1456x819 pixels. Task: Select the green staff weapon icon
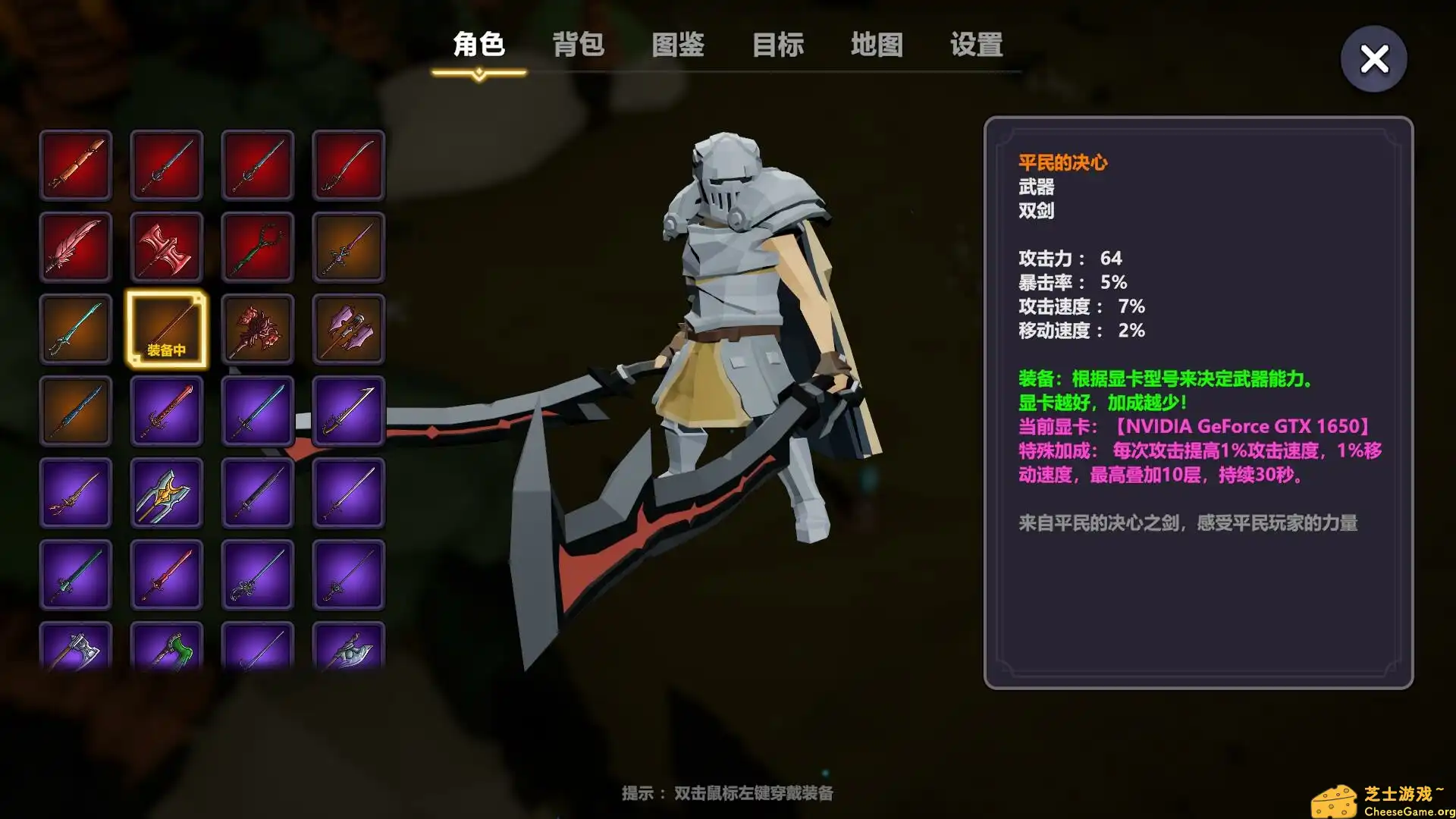[258, 246]
